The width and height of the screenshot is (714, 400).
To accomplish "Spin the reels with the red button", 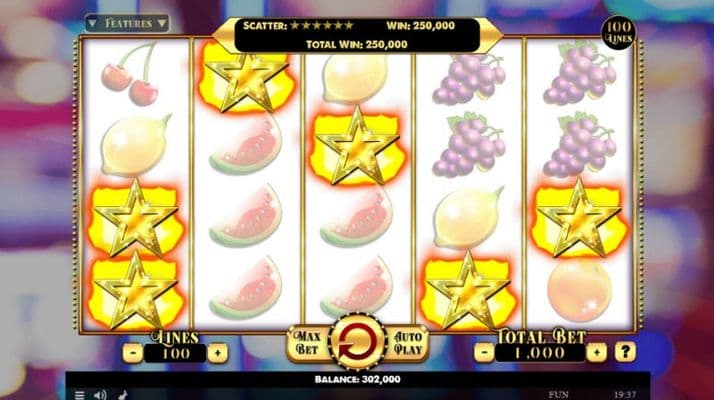I will pyautogui.click(x=357, y=343).
